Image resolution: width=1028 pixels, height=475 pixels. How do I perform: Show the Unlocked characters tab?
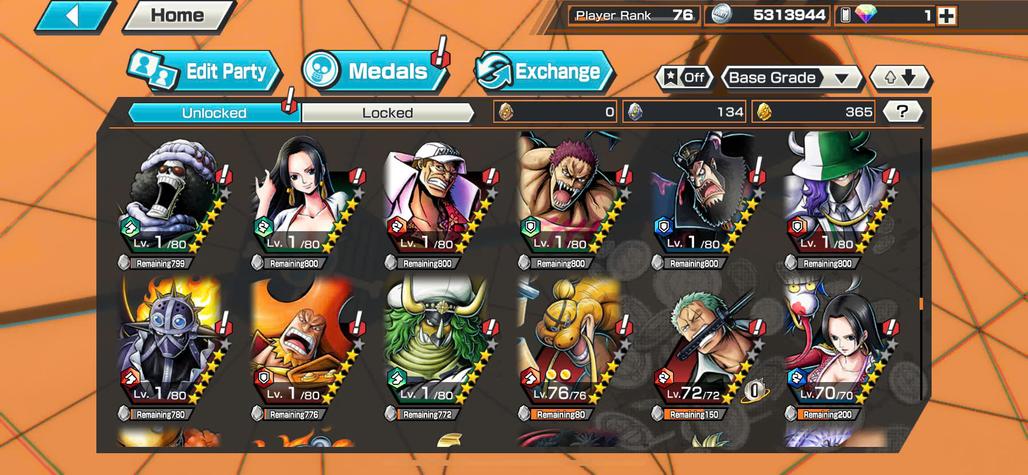pos(214,113)
